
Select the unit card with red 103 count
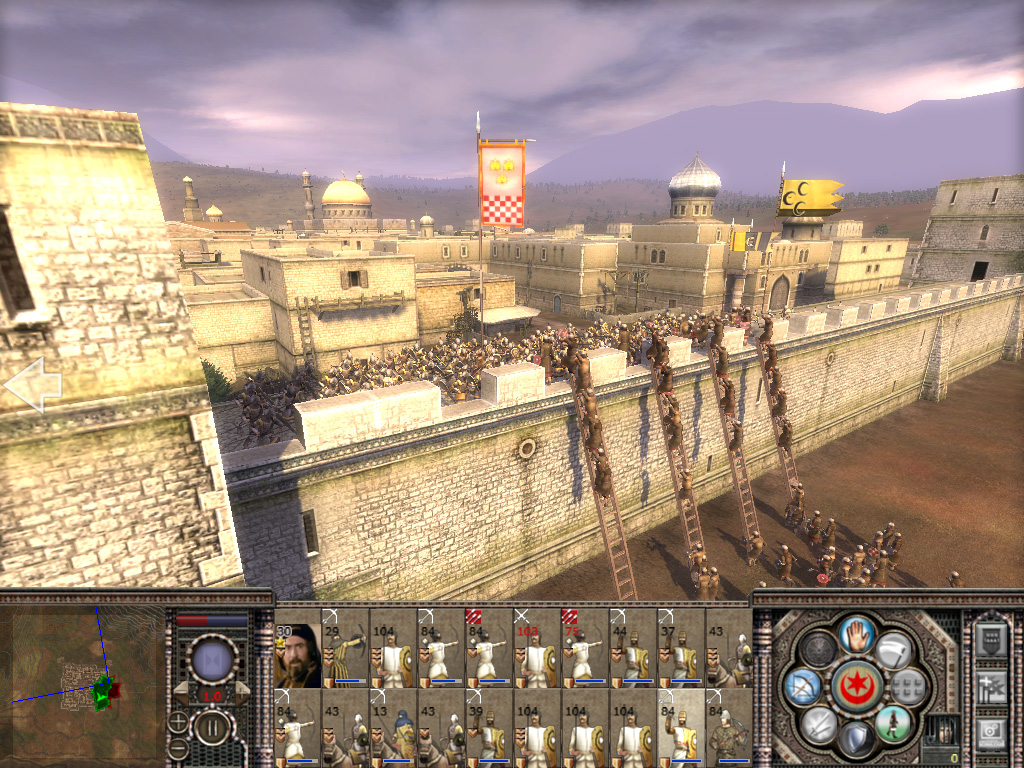coord(537,657)
